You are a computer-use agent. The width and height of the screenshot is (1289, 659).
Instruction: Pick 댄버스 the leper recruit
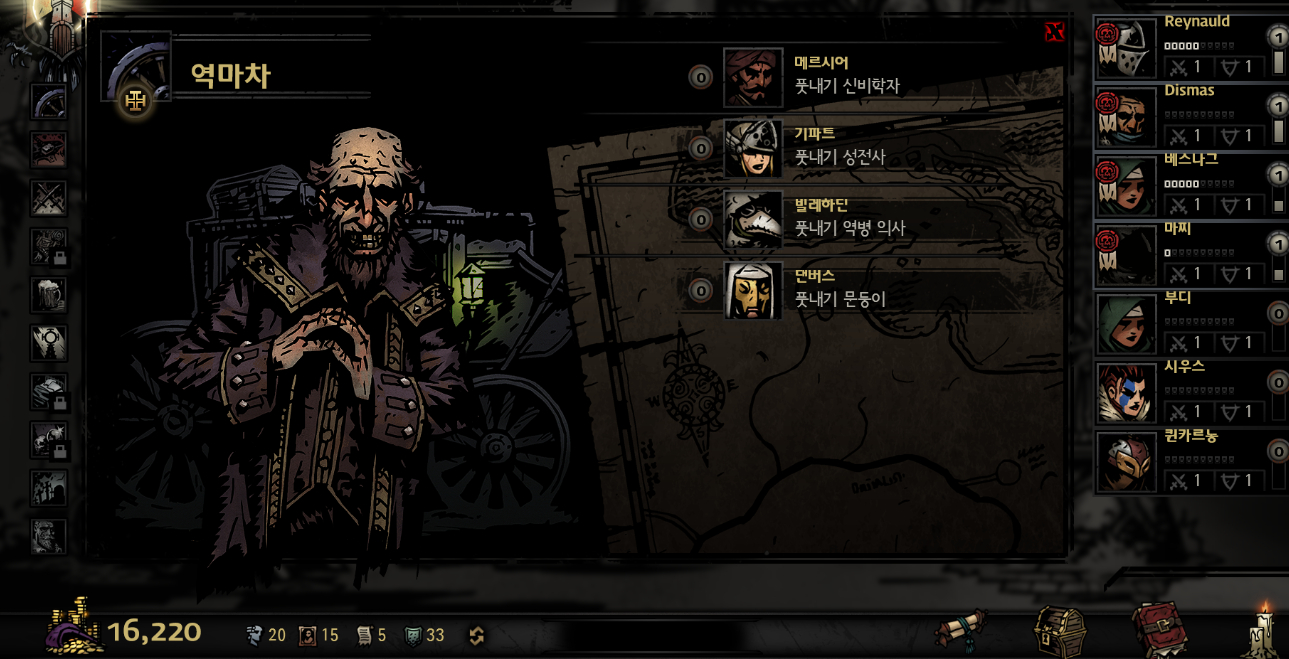click(x=753, y=290)
